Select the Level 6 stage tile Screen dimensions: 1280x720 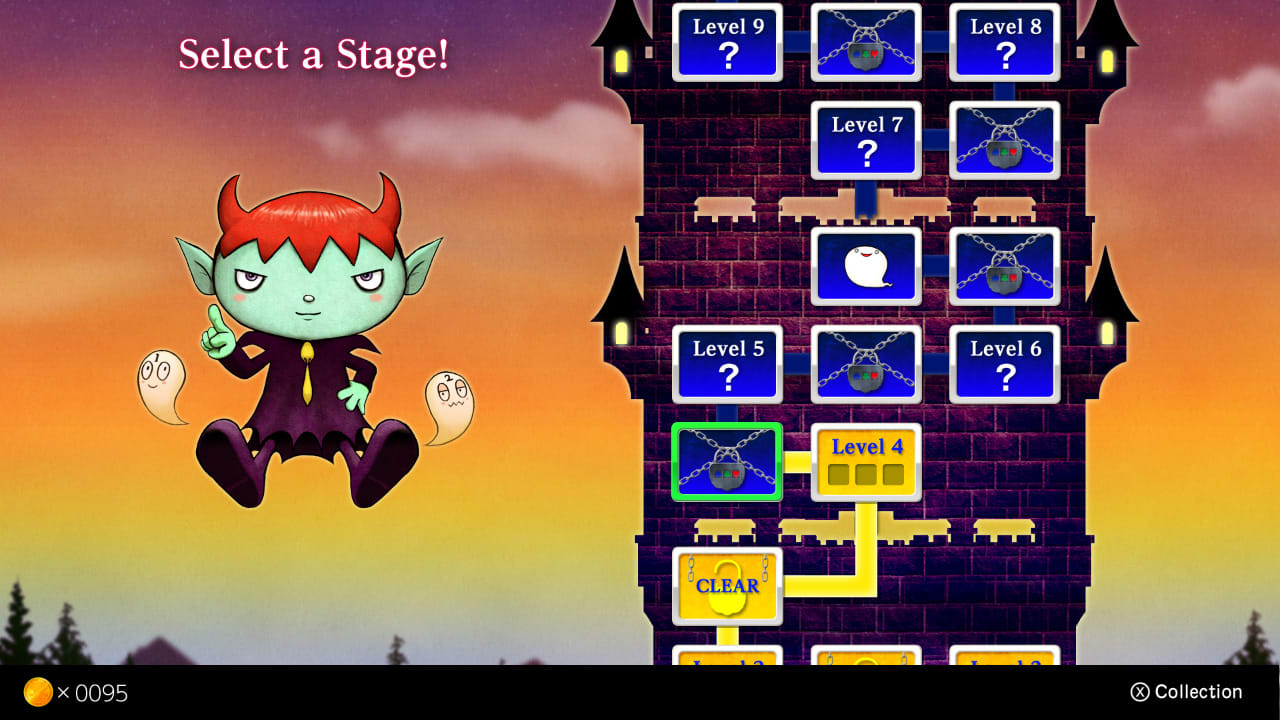click(x=1005, y=363)
